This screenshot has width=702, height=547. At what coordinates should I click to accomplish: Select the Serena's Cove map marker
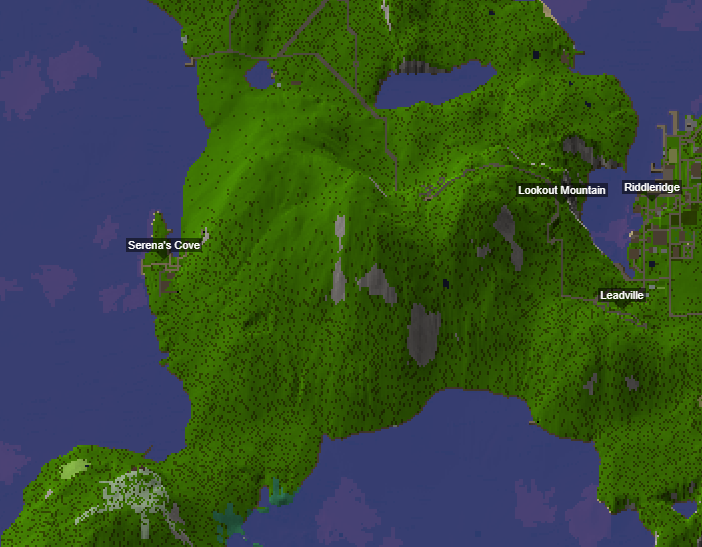[x=164, y=245]
